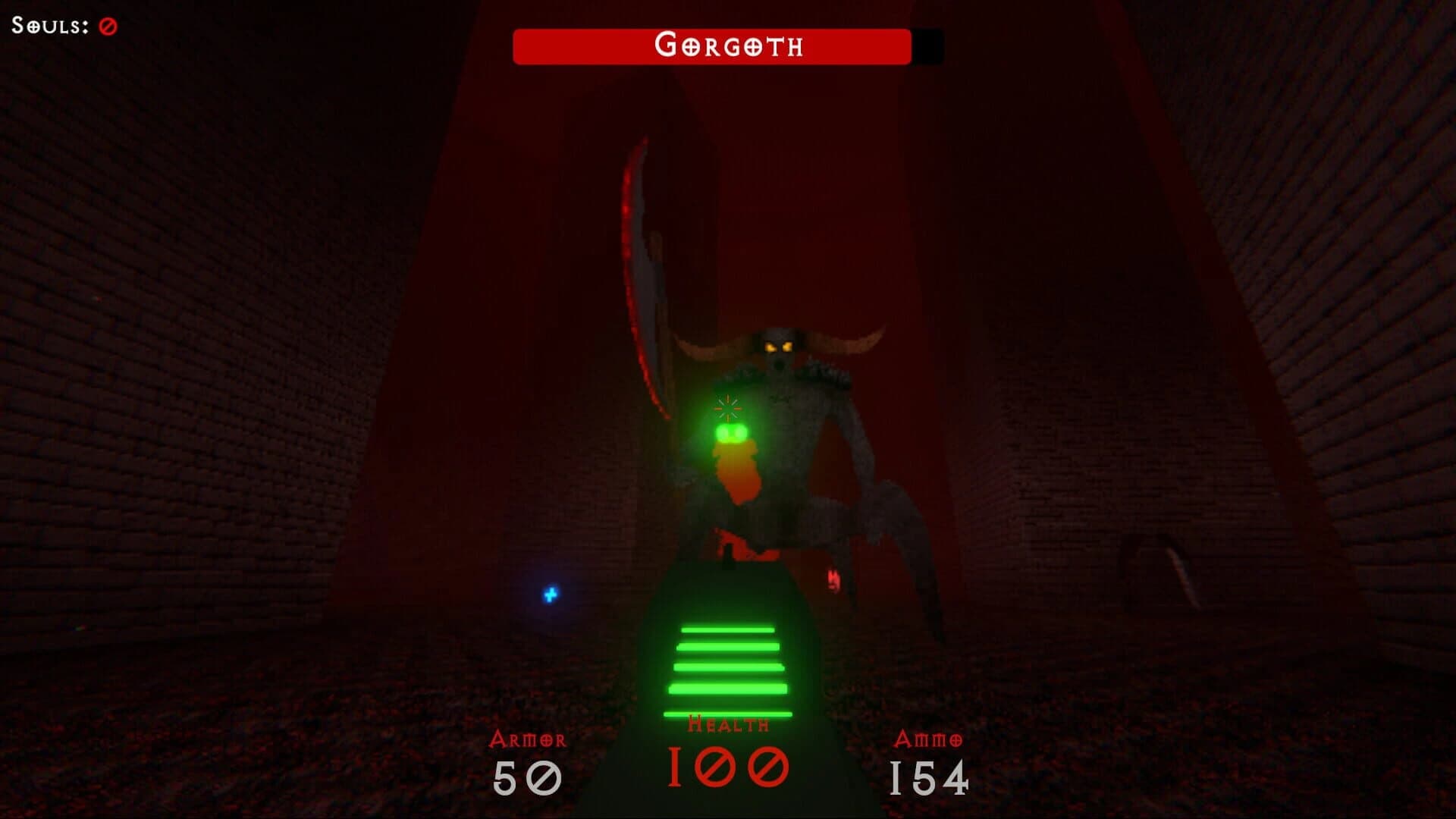1456x819 pixels.
Task: Click the dark end of the boss bar
Action: 924,47
